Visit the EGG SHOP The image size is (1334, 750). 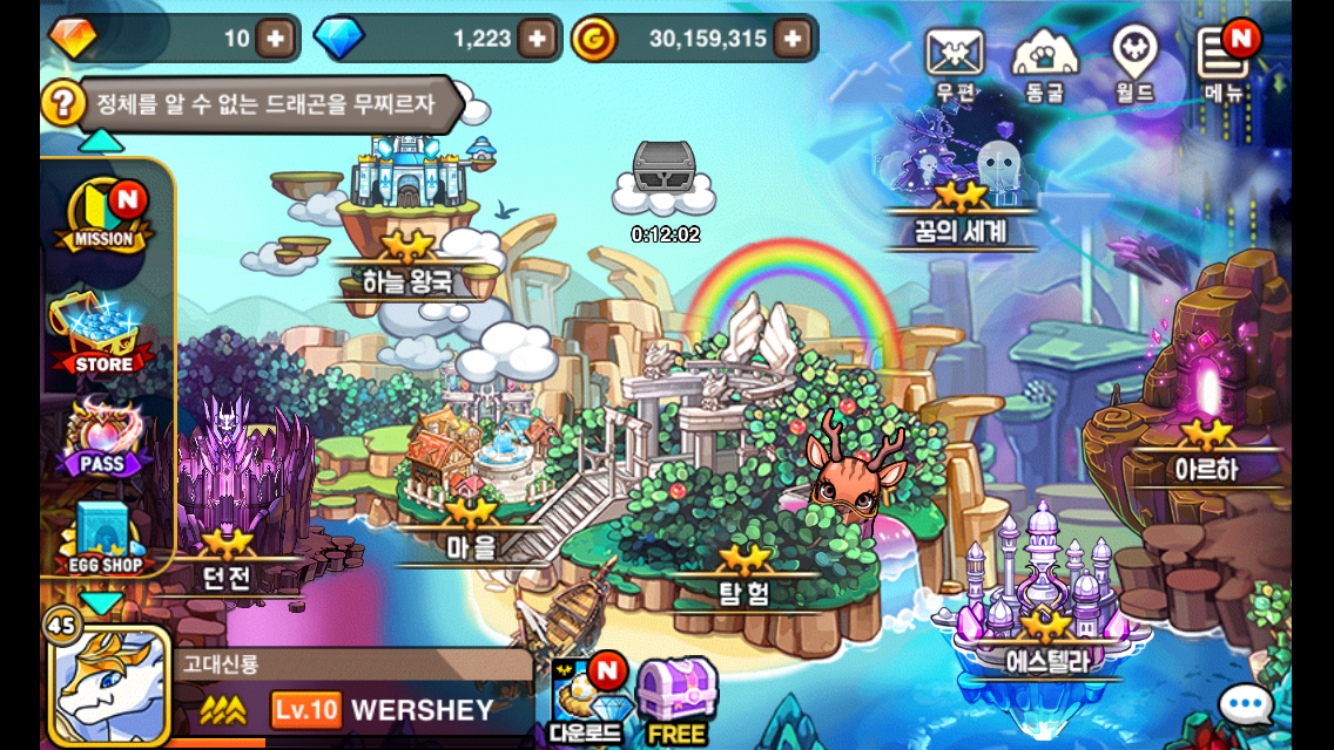pyautogui.click(x=104, y=537)
